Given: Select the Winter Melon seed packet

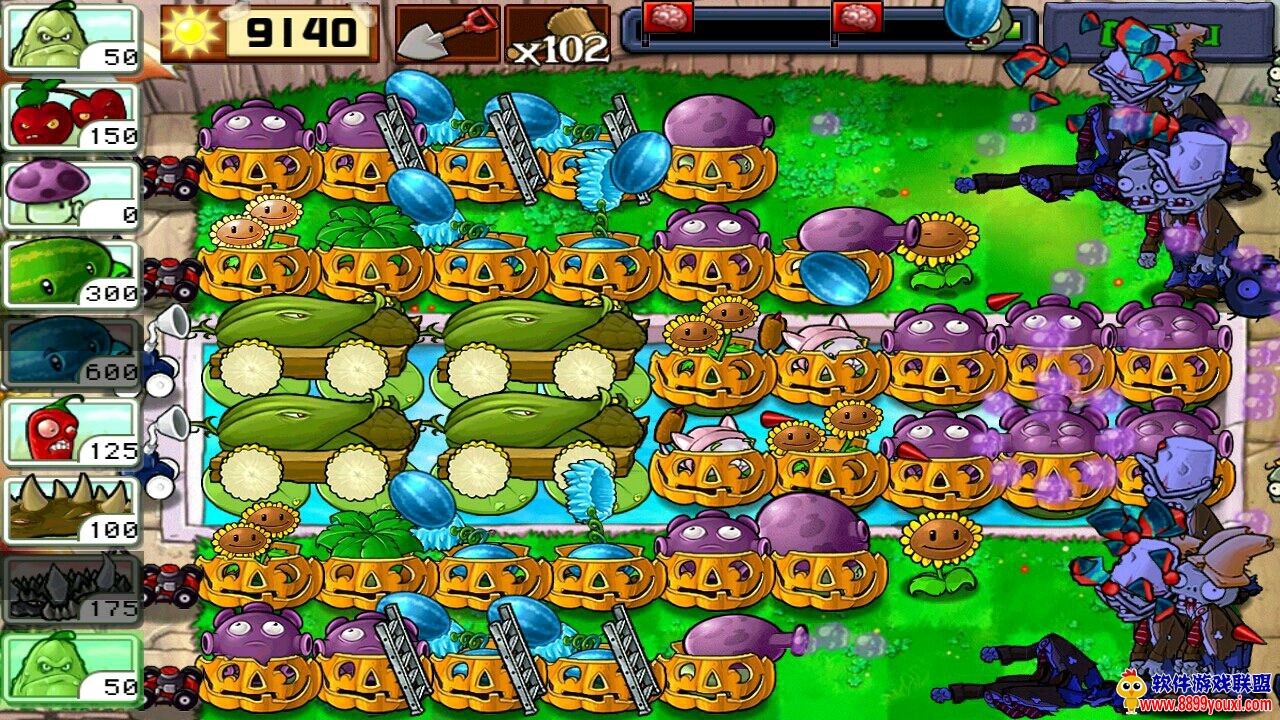Looking at the screenshot, I should click(x=72, y=351).
